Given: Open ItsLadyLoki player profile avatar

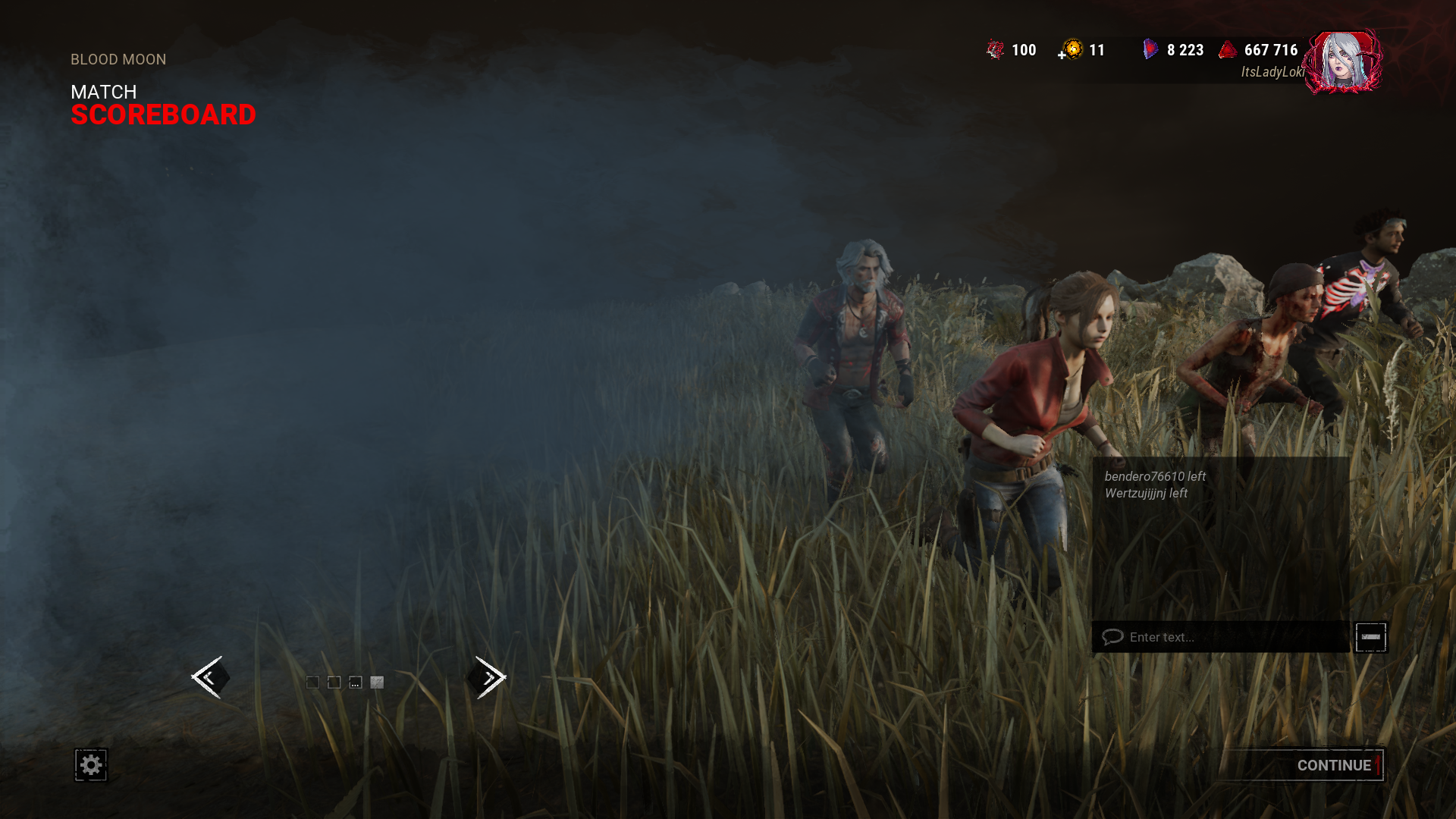Looking at the screenshot, I should [x=1342, y=62].
